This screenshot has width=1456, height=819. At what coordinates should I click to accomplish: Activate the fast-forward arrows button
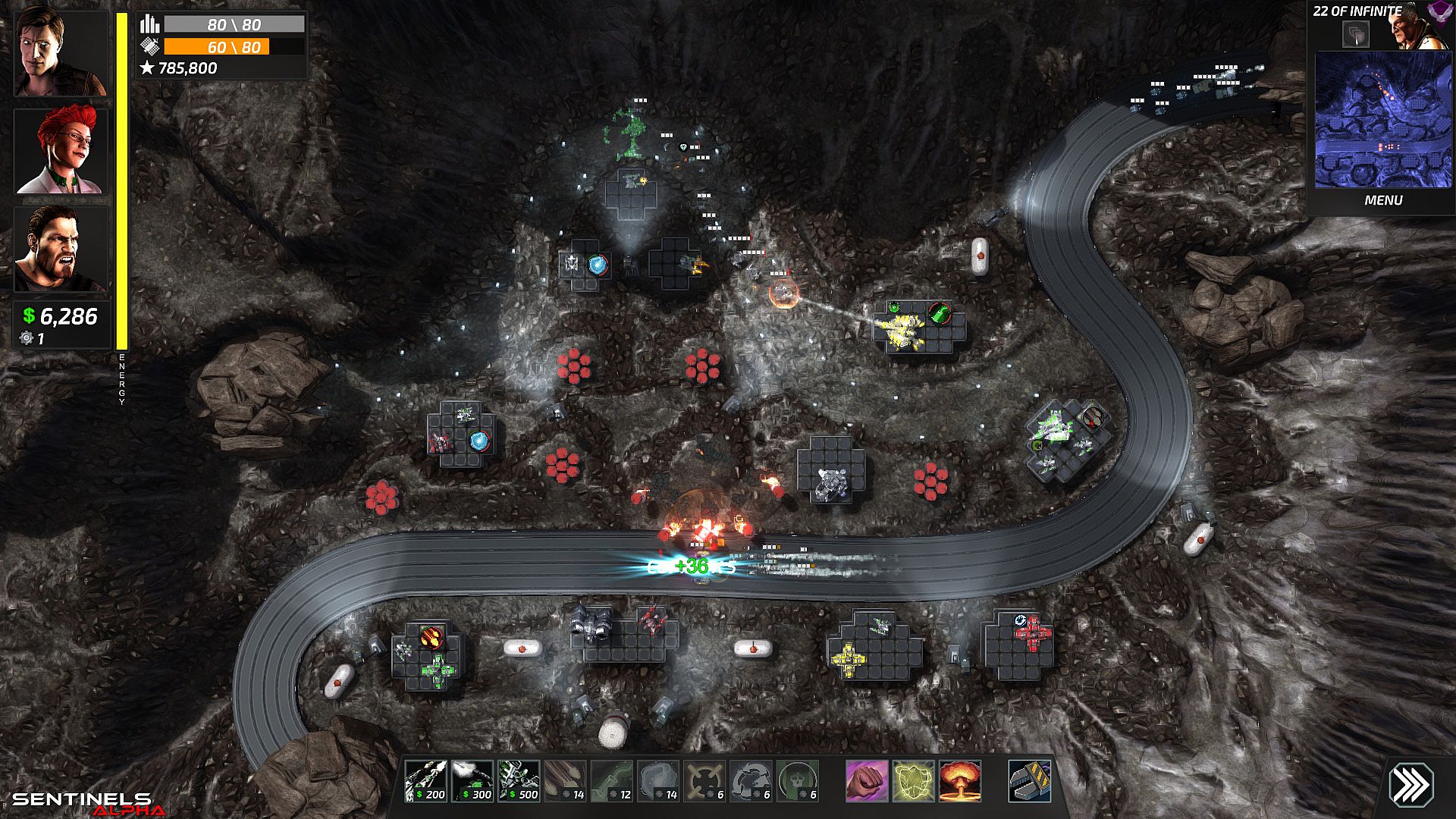point(1410,784)
